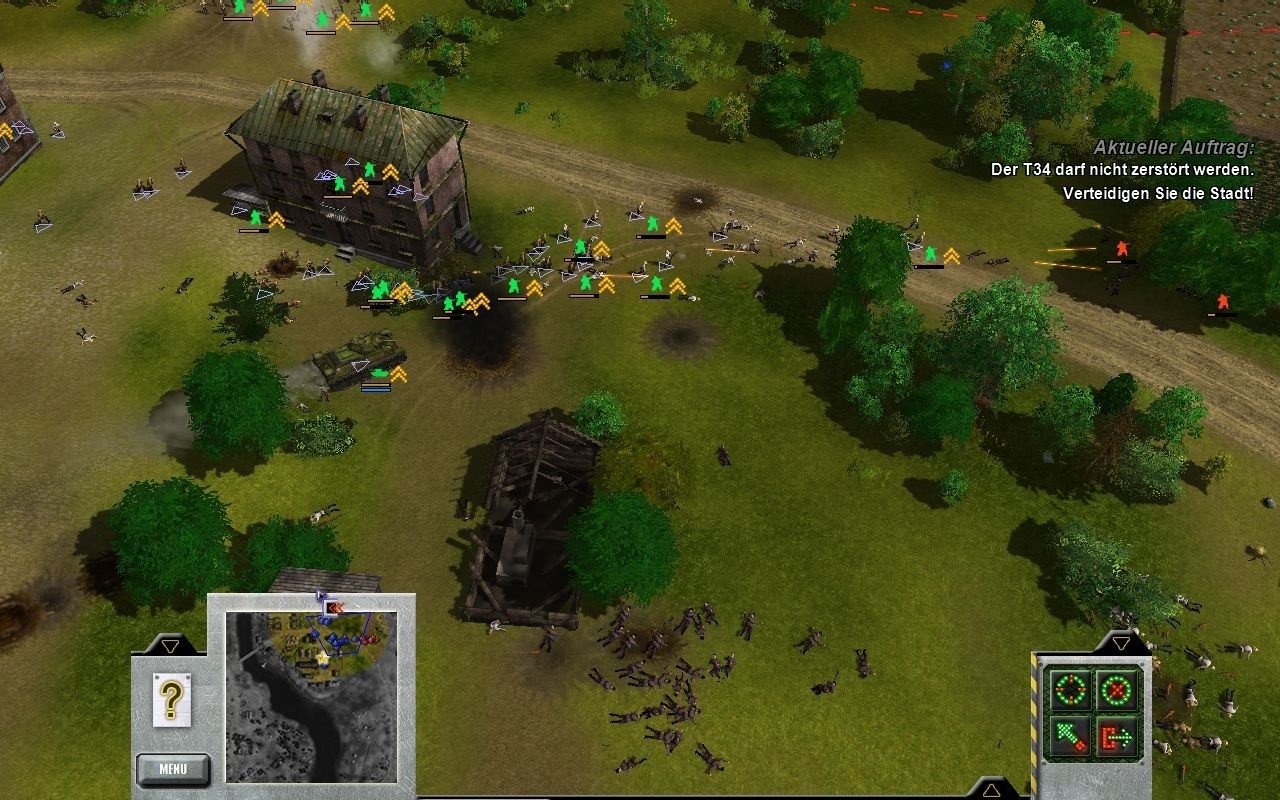The width and height of the screenshot is (1280, 800).
Task: Open the game MENU
Action: click(x=173, y=769)
